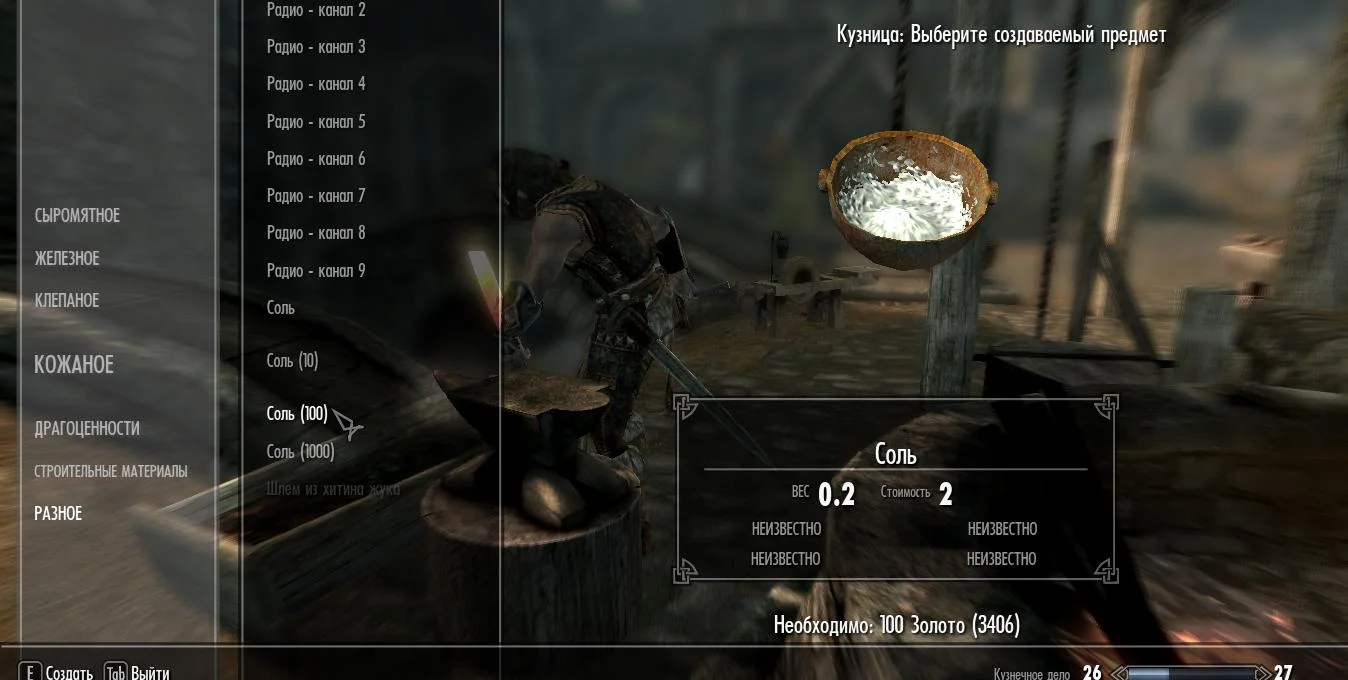This screenshot has width=1348, height=680.
Task: Select Радио - канал 9 recipe
Action: pos(316,271)
